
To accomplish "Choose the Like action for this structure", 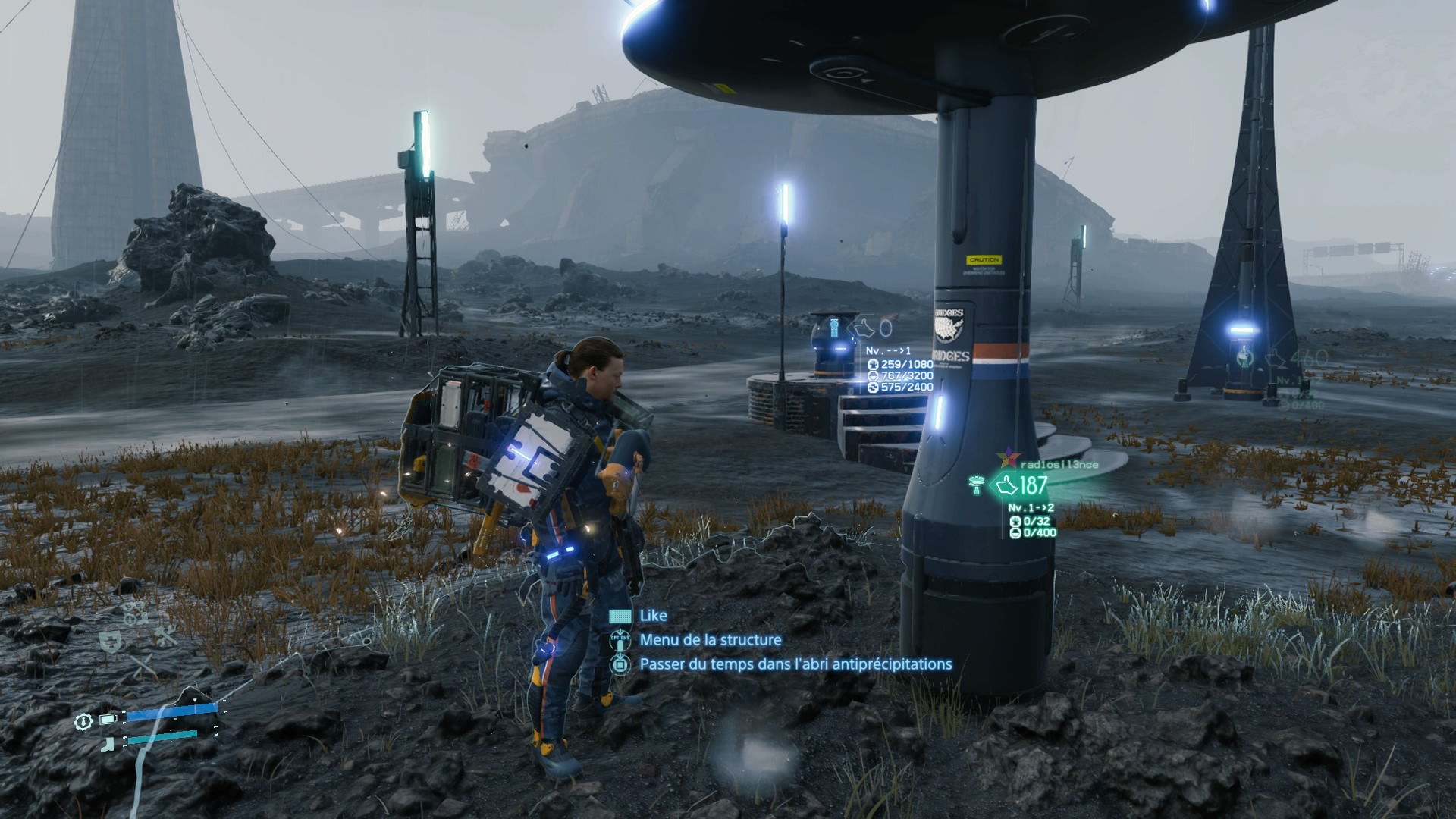I will pos(653,616).
